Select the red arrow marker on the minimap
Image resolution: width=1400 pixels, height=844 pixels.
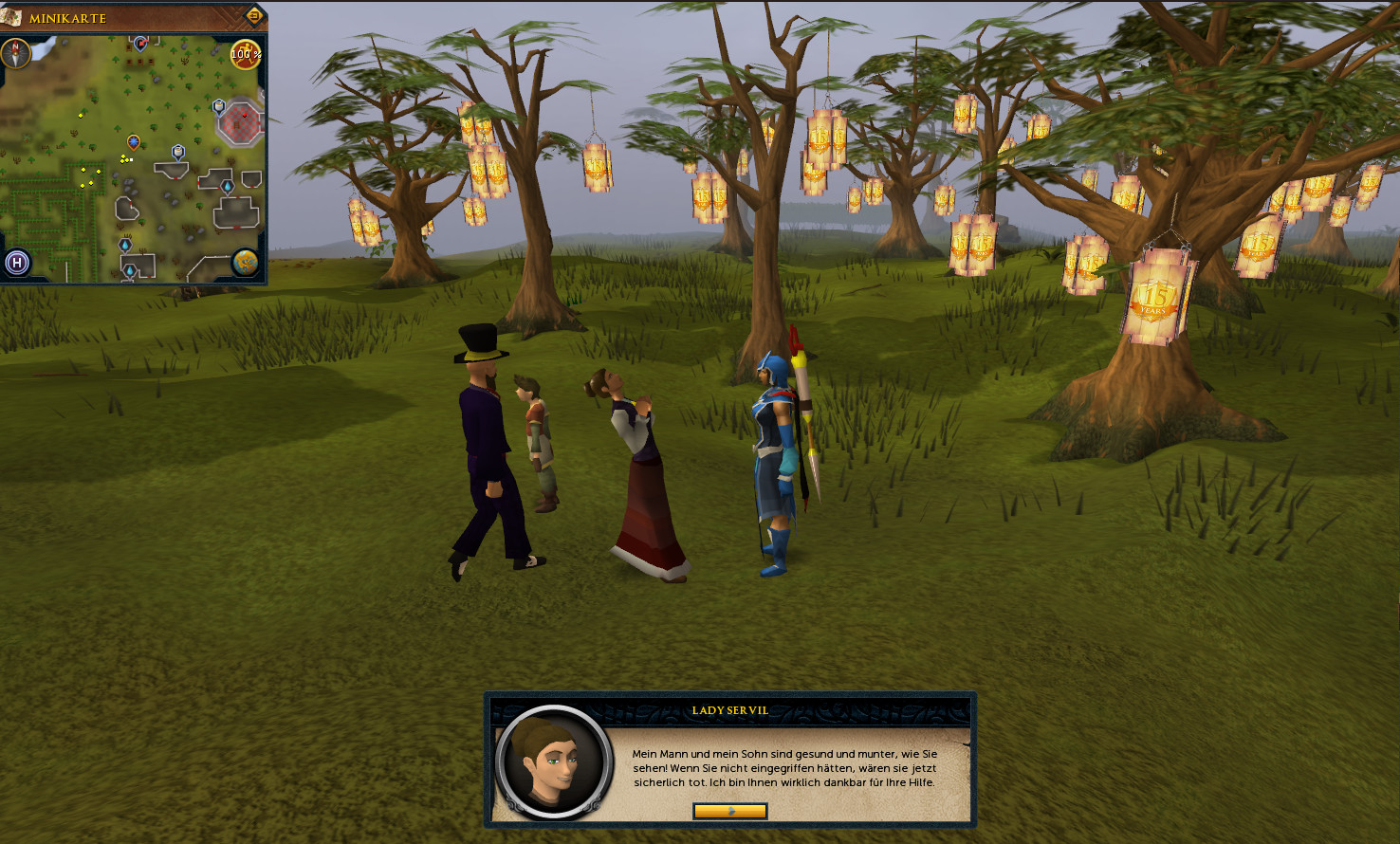(x=140, y=43)
